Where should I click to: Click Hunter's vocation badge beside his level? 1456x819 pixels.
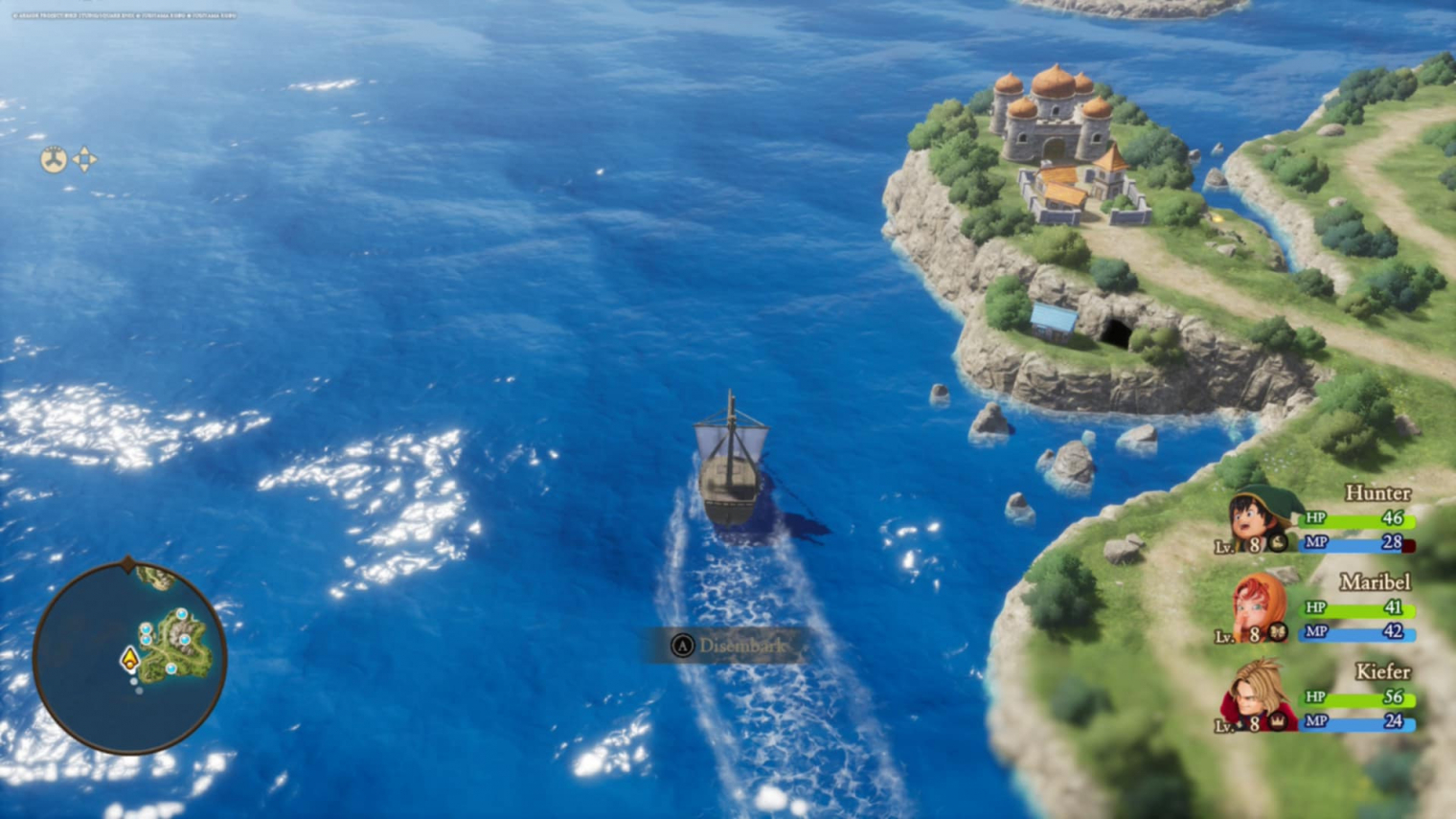1278,543
